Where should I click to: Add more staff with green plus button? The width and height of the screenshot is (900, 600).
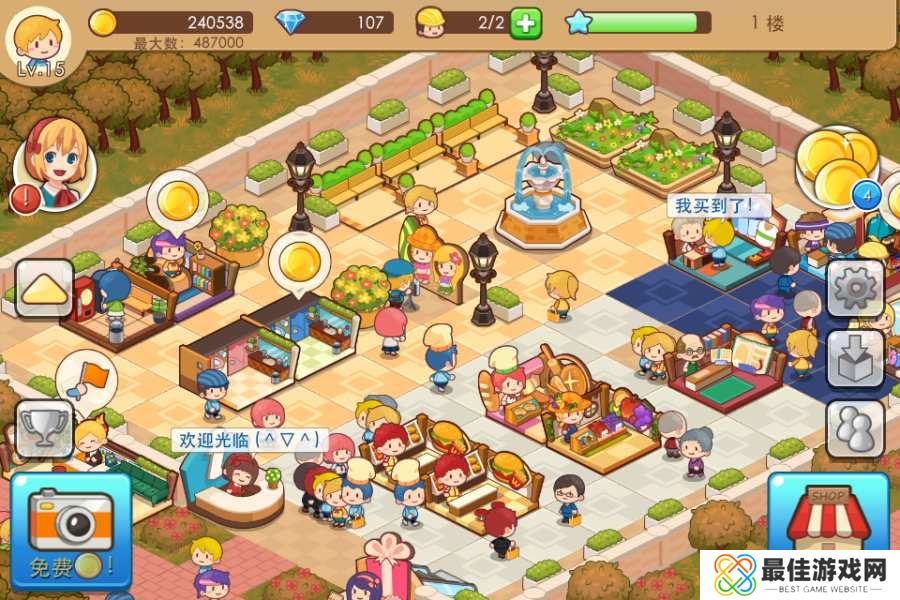pos(525,22)
